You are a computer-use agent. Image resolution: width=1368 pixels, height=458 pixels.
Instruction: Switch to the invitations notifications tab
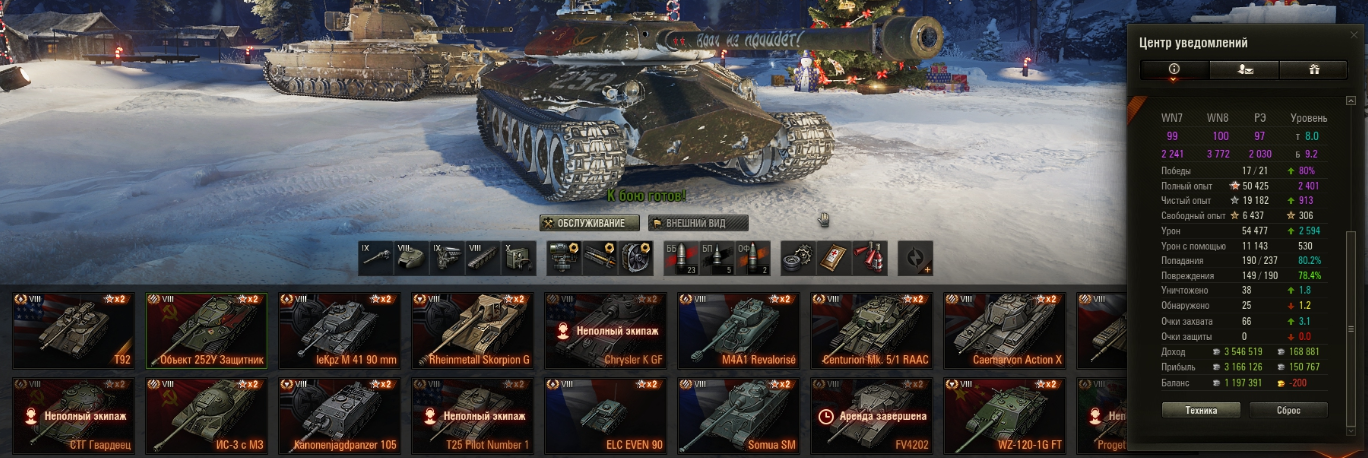point(1243,69)
